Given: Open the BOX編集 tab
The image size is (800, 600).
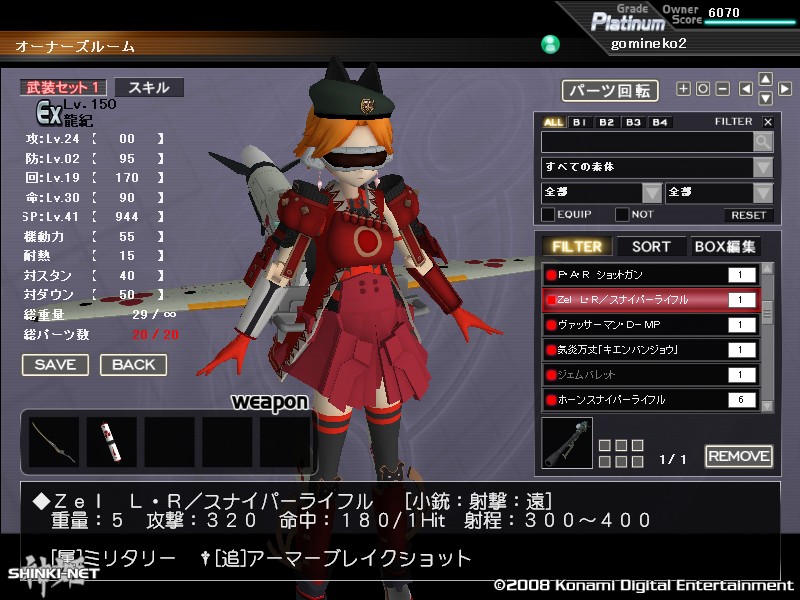Looking at the screenshot, I should (x=724, y=246).
